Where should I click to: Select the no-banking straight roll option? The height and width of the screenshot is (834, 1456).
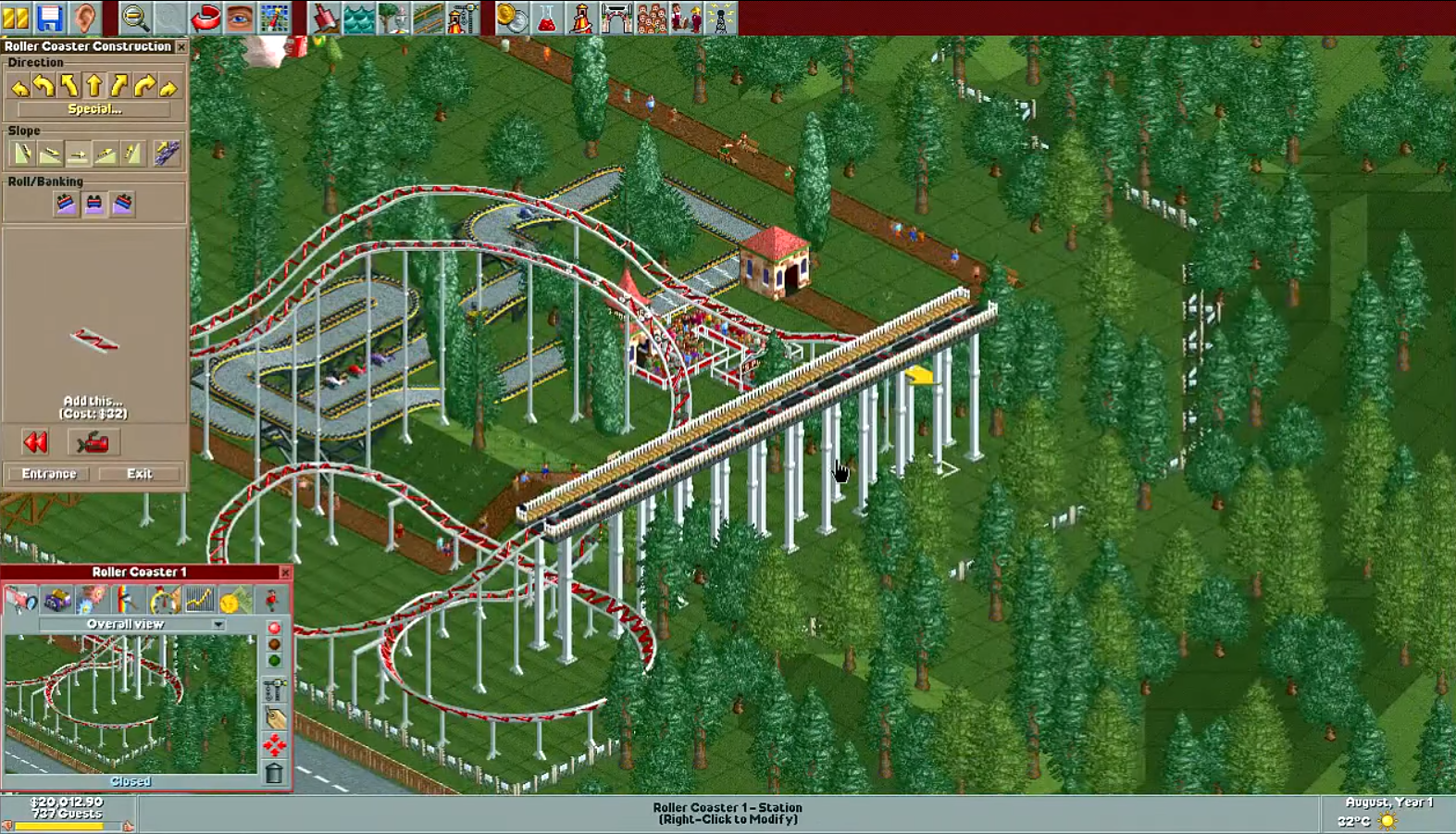(x=93, y=204)
